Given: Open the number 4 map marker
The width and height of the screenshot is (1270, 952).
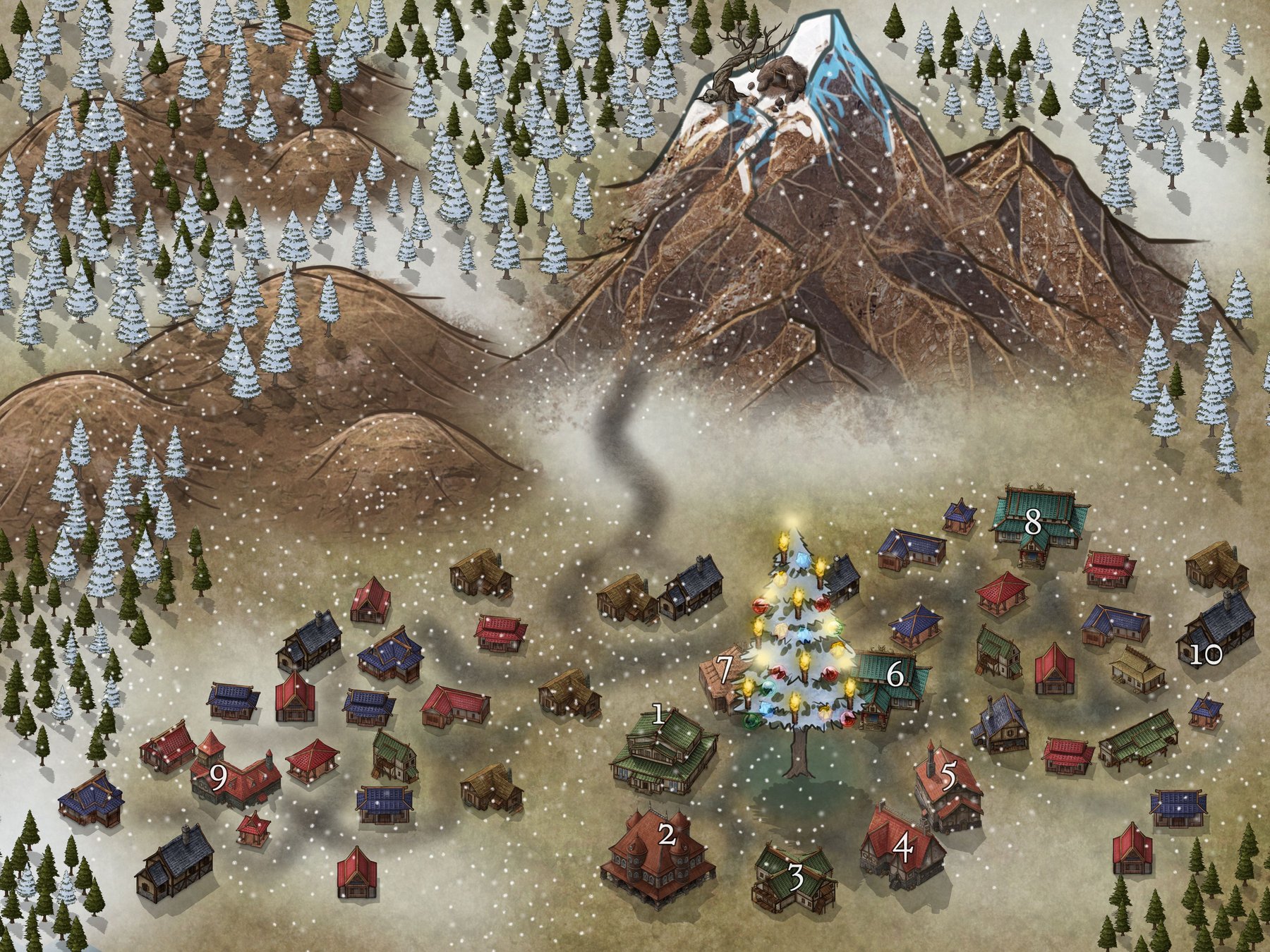Looking at the screenshot, I should point(903,849).
